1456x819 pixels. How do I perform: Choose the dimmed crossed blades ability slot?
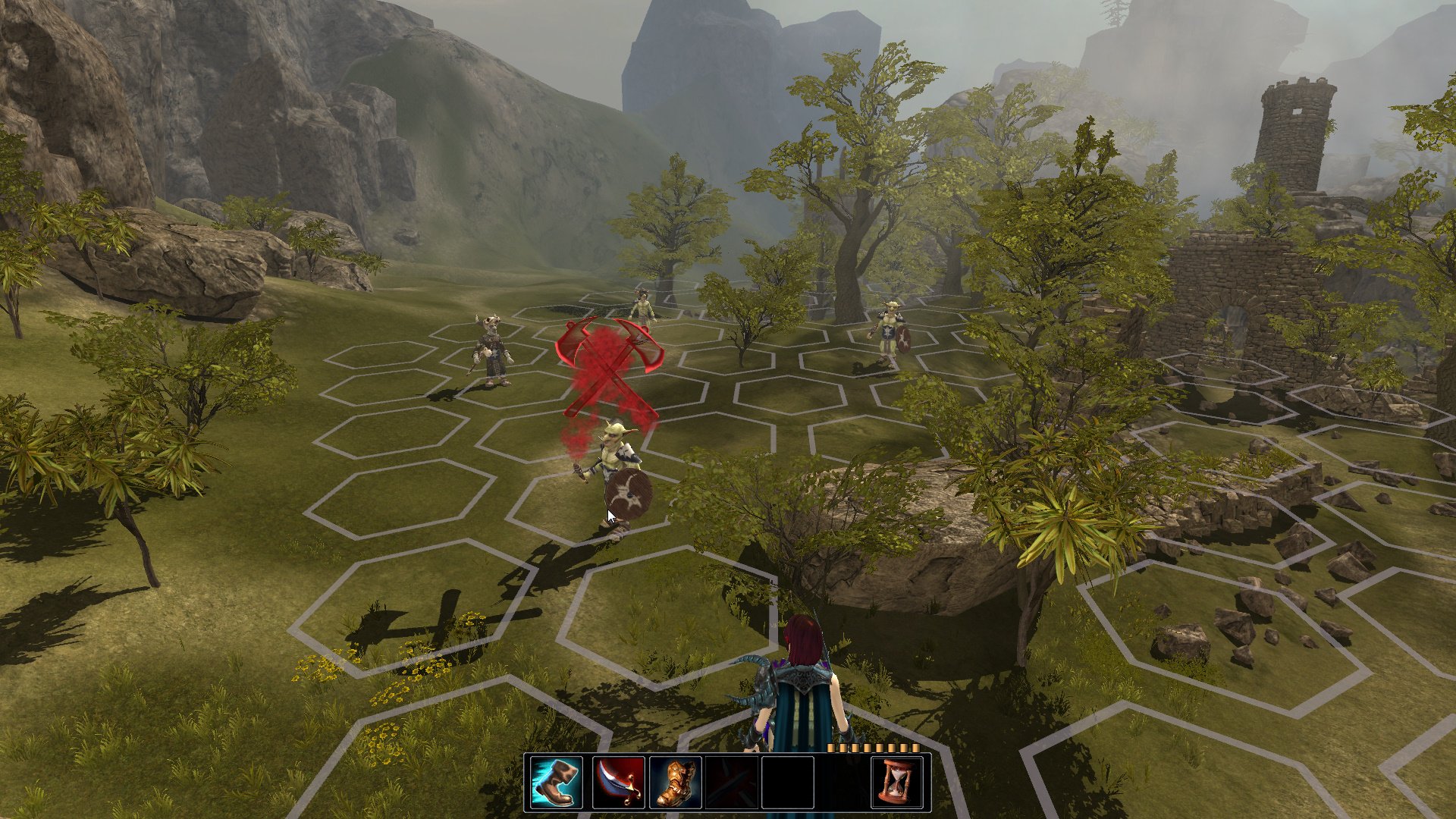pyautogui.click(x=731, y=783)
